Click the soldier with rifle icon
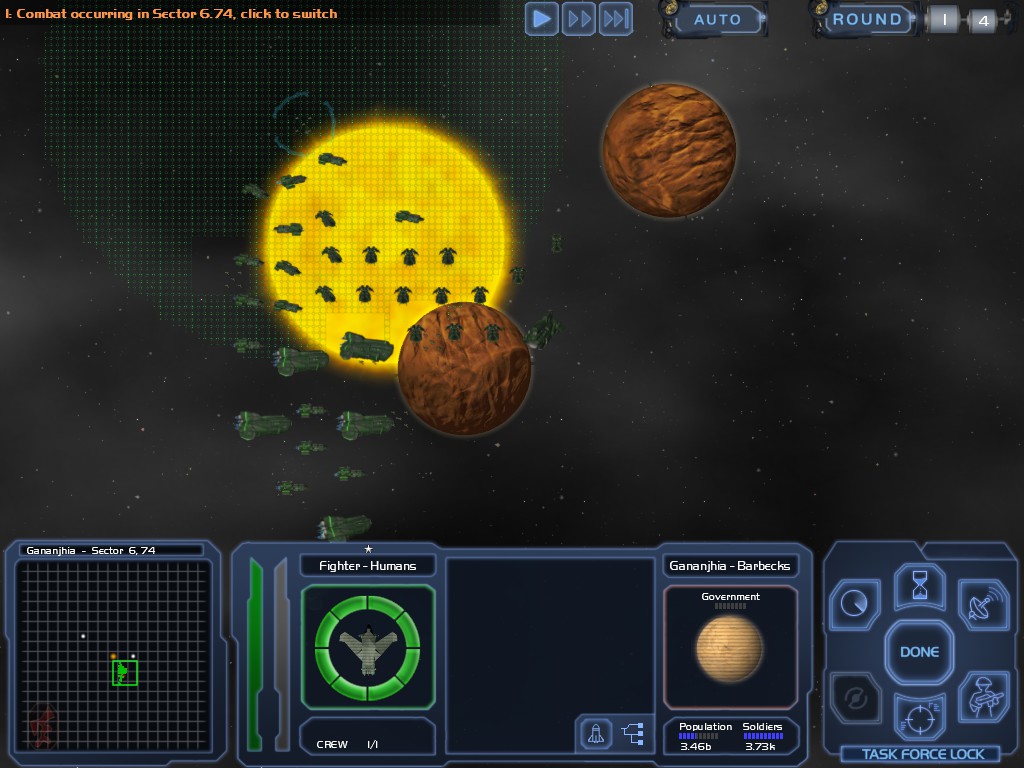The image size is (1024, 768). click(x=982, y=697)
